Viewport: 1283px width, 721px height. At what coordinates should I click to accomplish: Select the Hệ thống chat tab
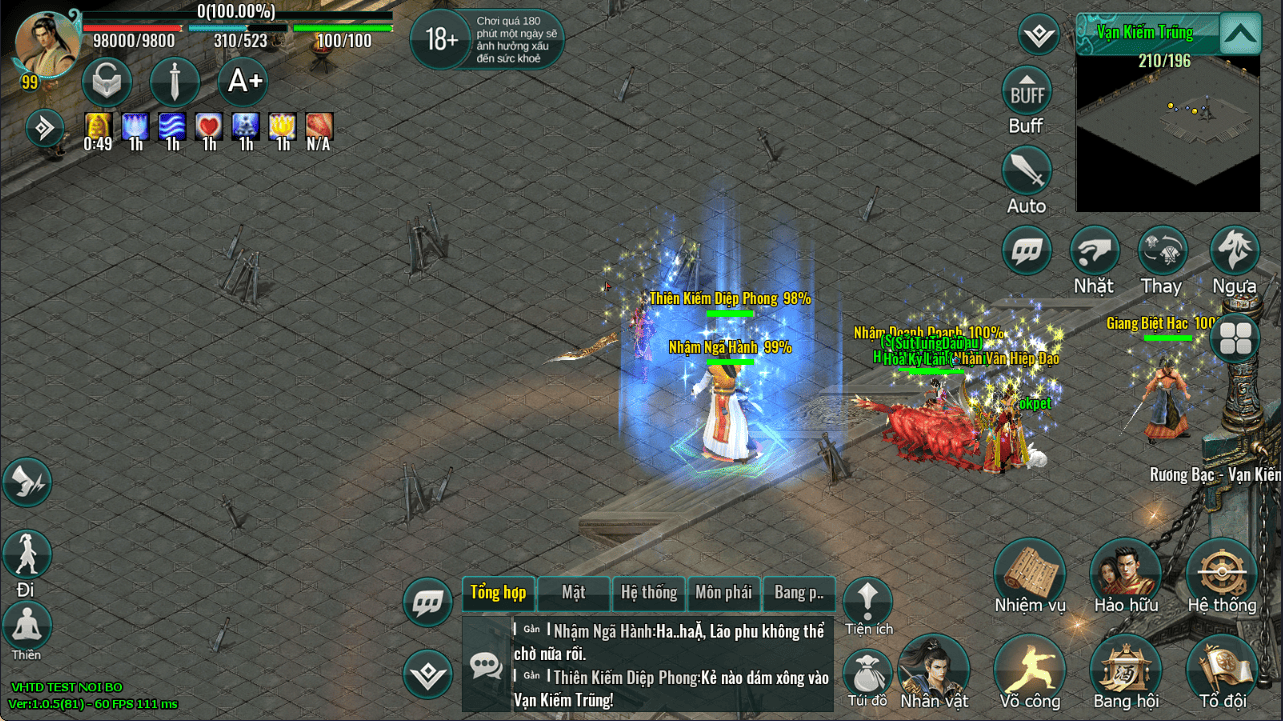[x=648, y=593]
